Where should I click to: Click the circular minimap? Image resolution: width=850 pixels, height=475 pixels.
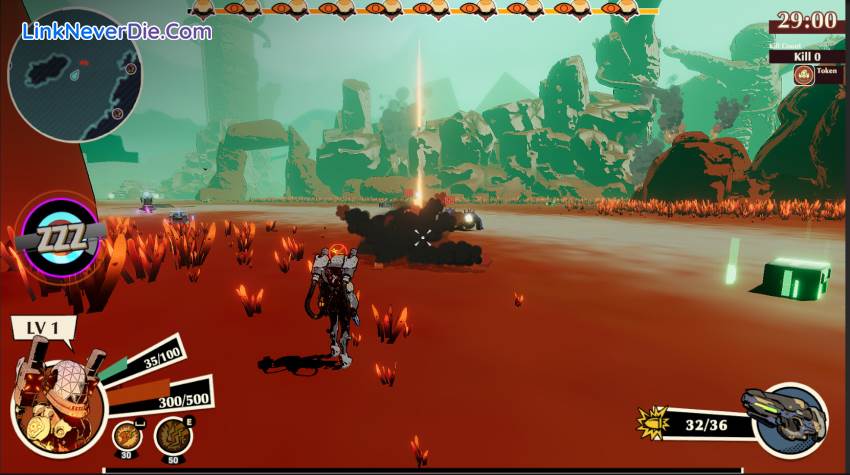74,76
